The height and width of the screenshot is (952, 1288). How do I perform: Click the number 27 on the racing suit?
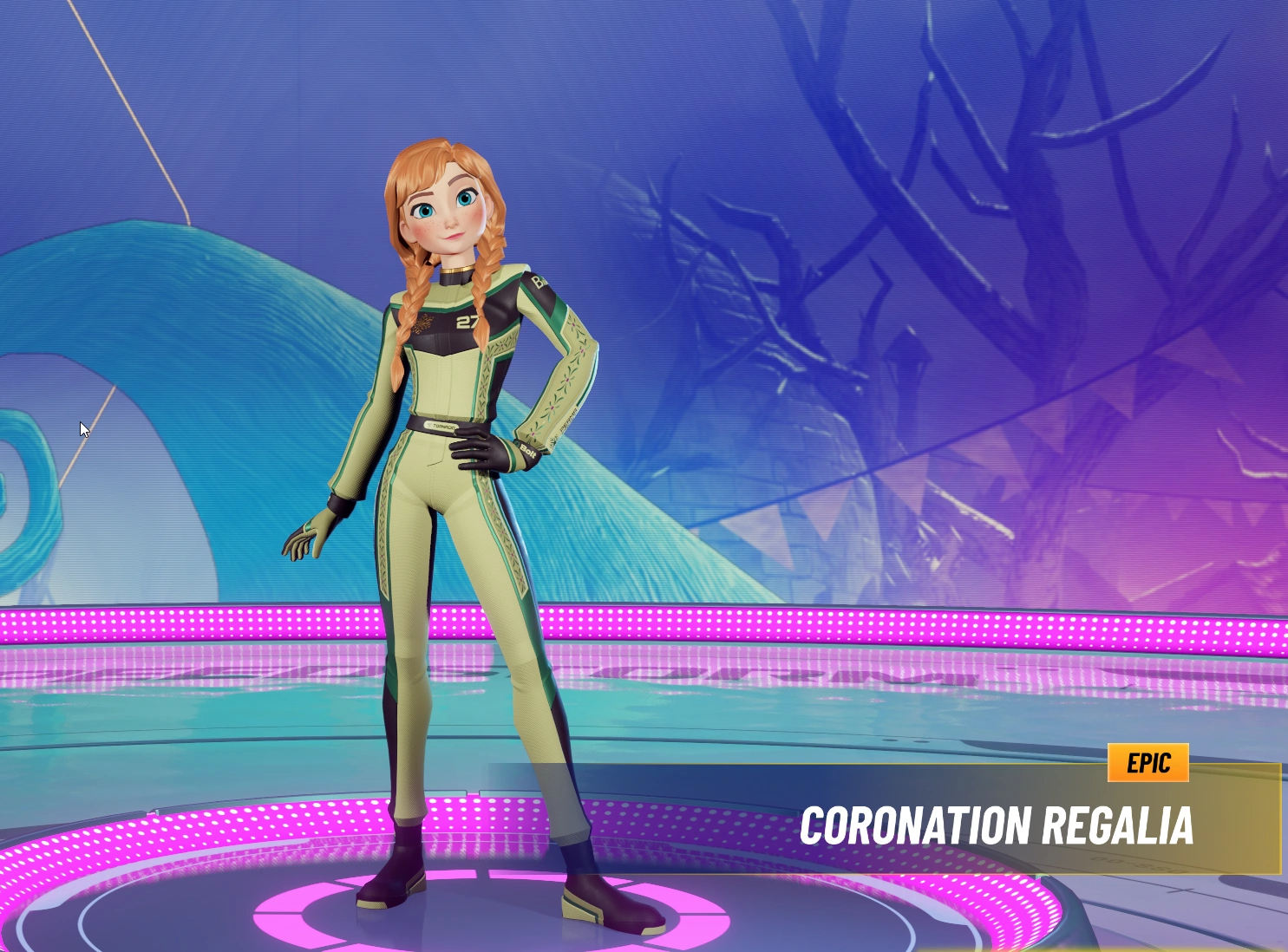pos(467,322)
